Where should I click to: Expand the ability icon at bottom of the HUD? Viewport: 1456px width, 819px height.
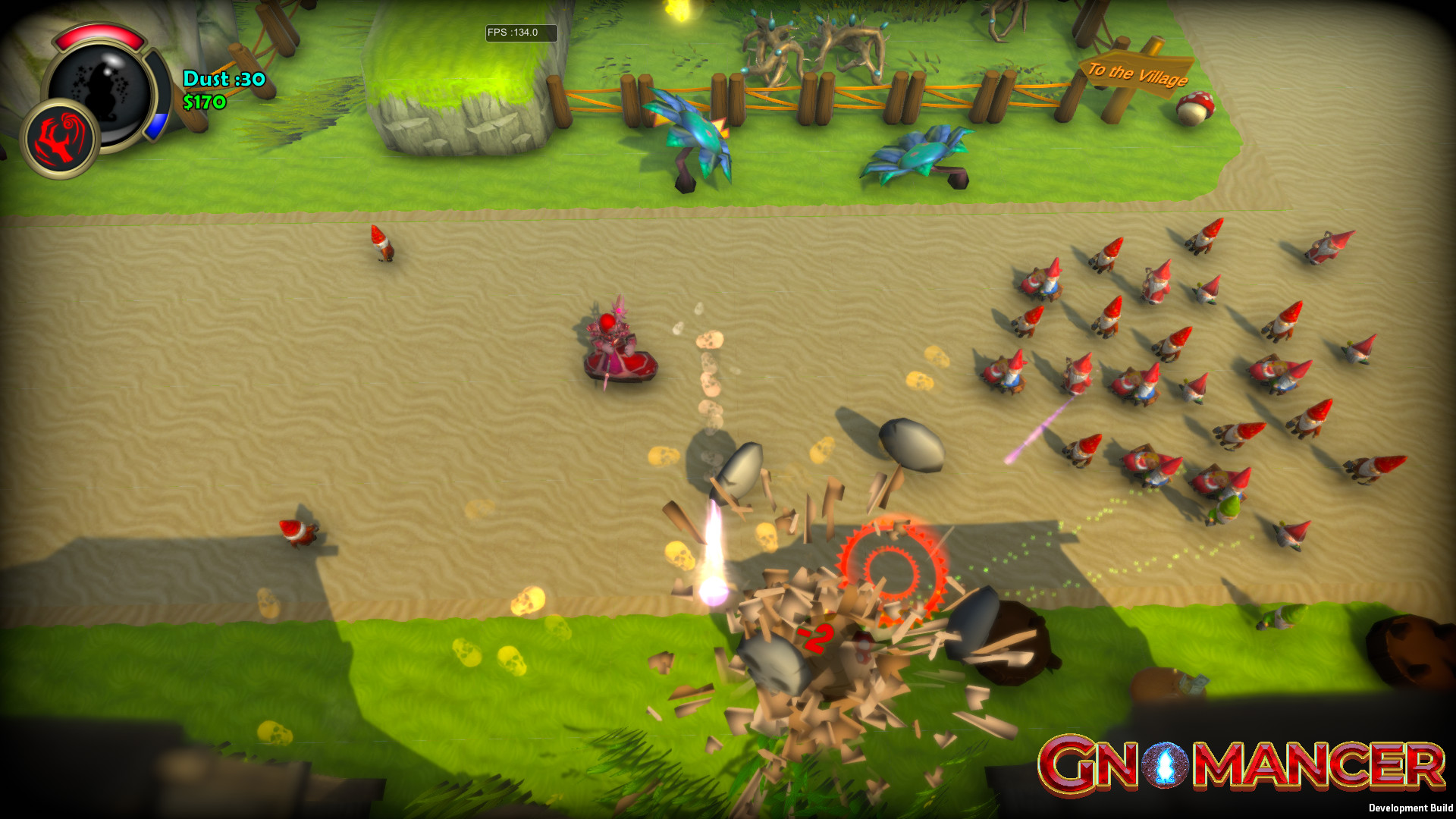(61, 141)
